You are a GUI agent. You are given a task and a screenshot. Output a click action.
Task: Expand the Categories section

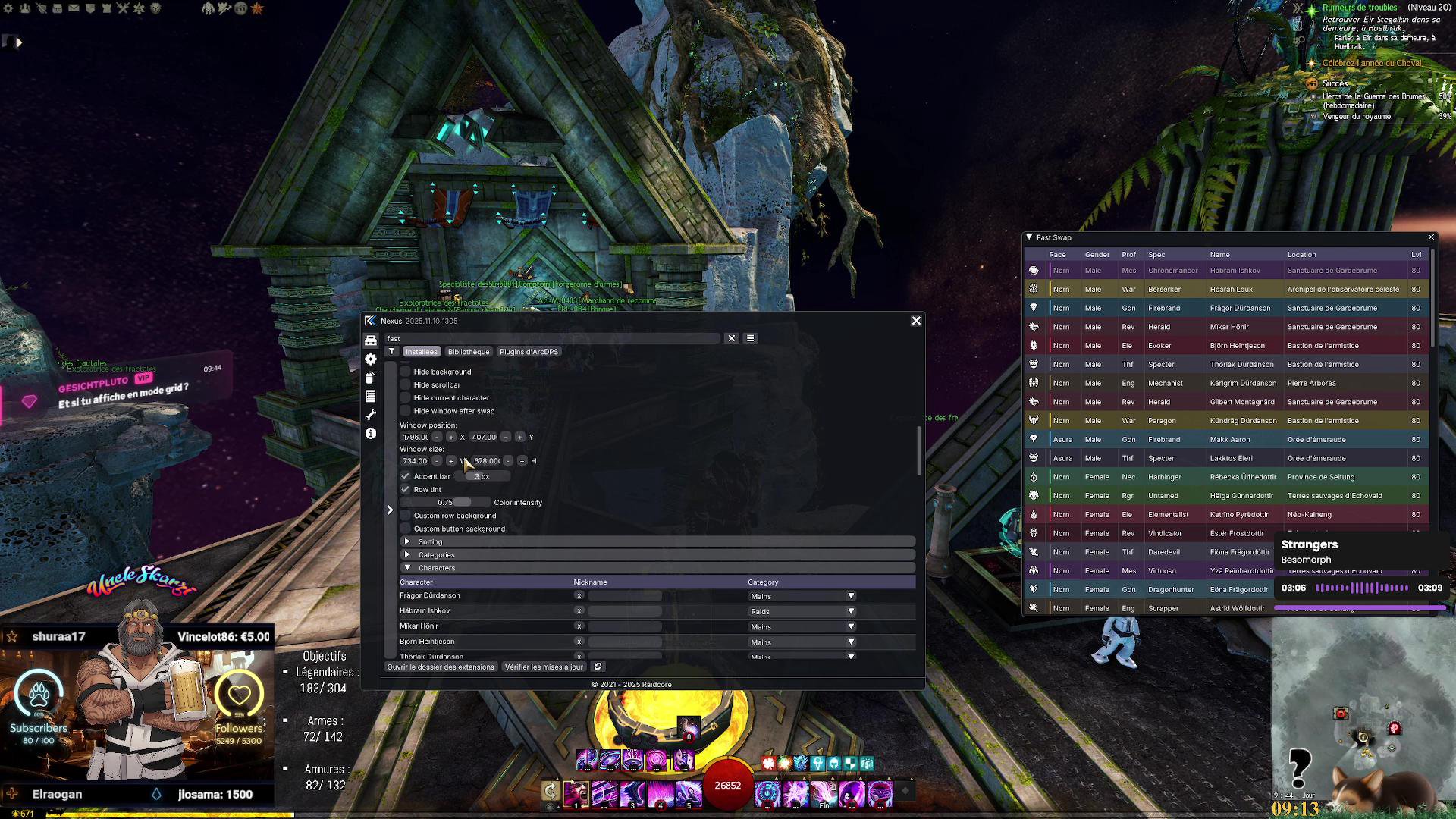click(x=408, y=554)
